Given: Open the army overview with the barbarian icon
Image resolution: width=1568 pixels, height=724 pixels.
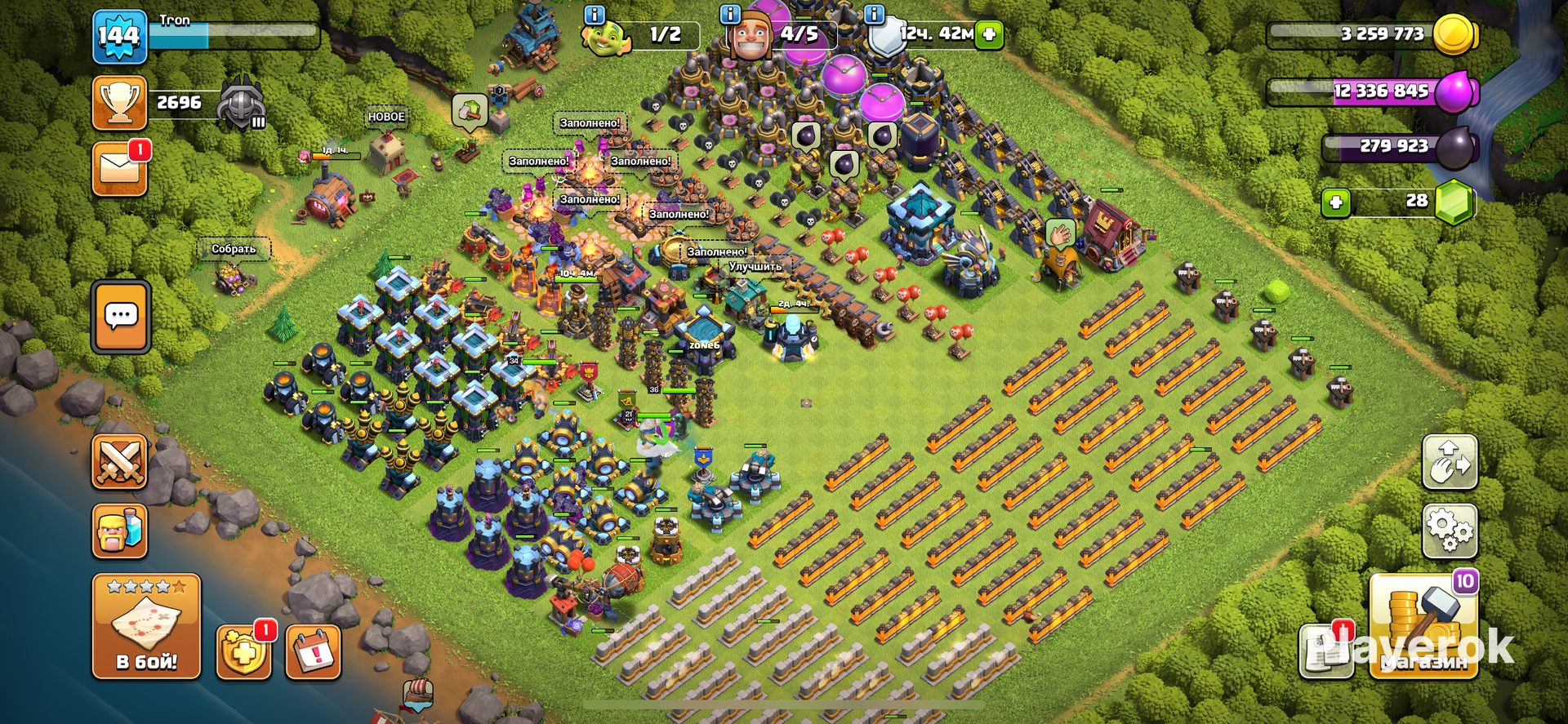Looking at the screenshot, I should tap(119, 531).
